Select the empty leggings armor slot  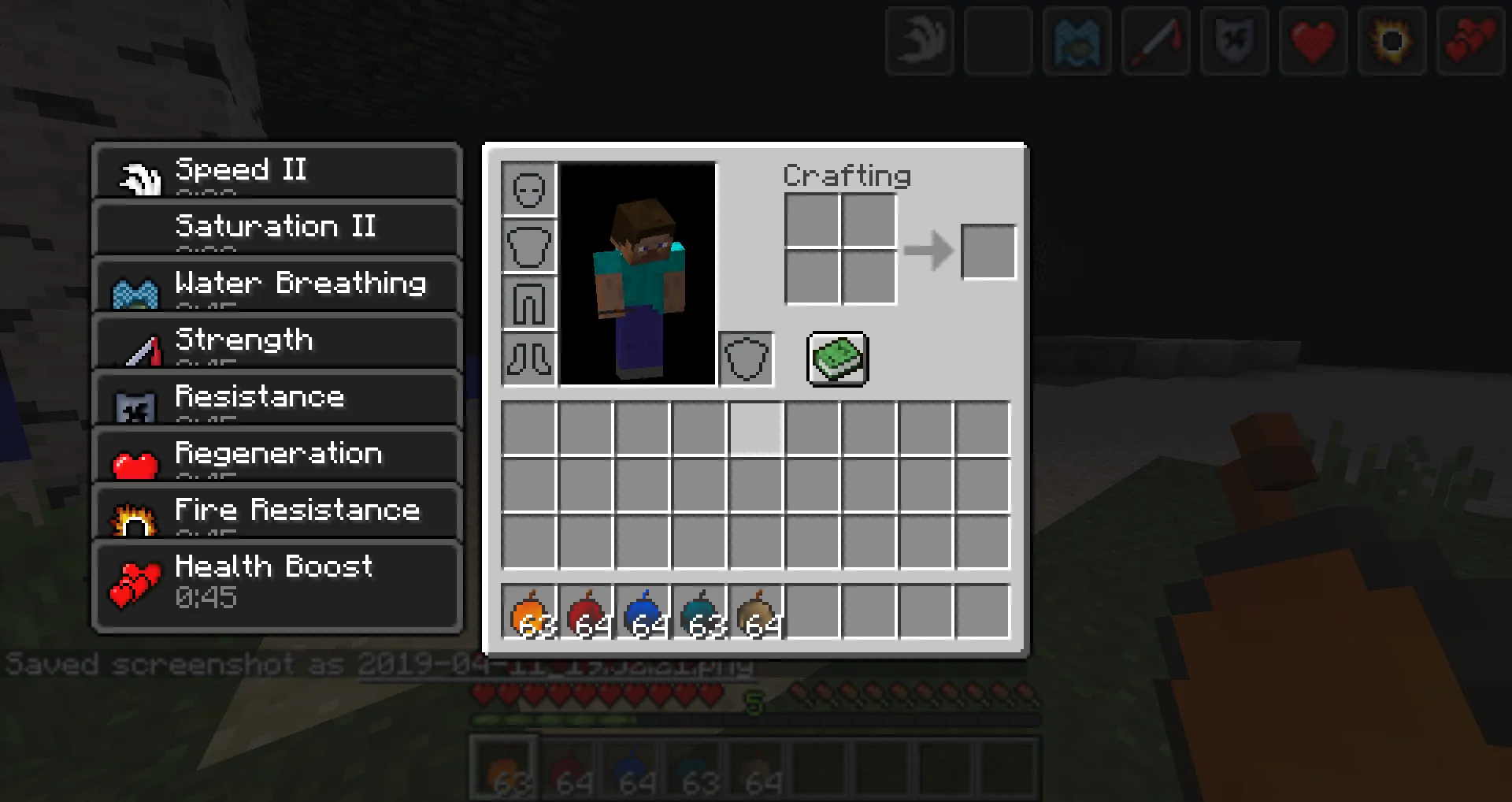[x=528, y=302]
